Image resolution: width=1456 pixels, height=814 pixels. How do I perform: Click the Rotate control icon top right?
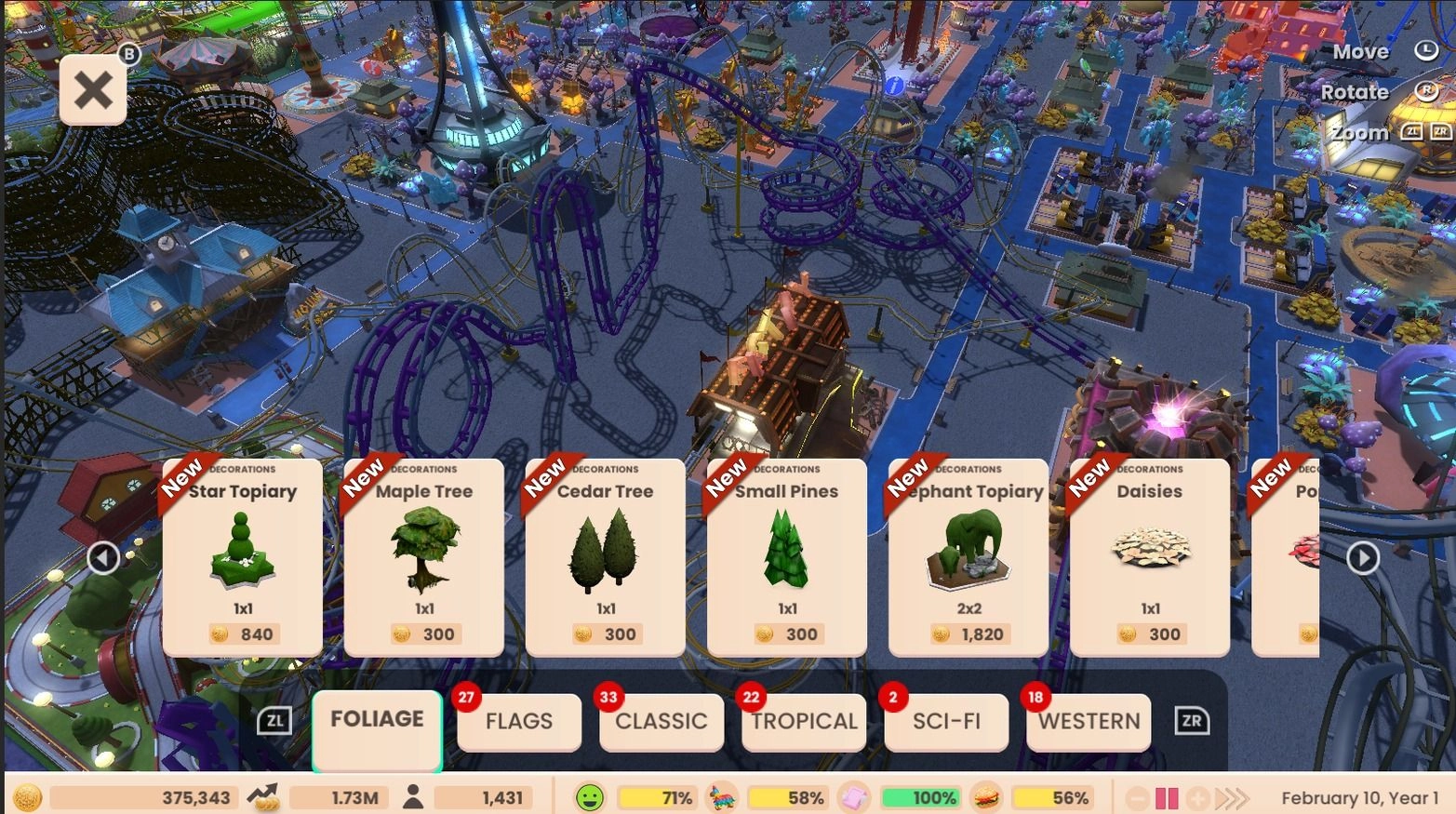pos(1427,92)
